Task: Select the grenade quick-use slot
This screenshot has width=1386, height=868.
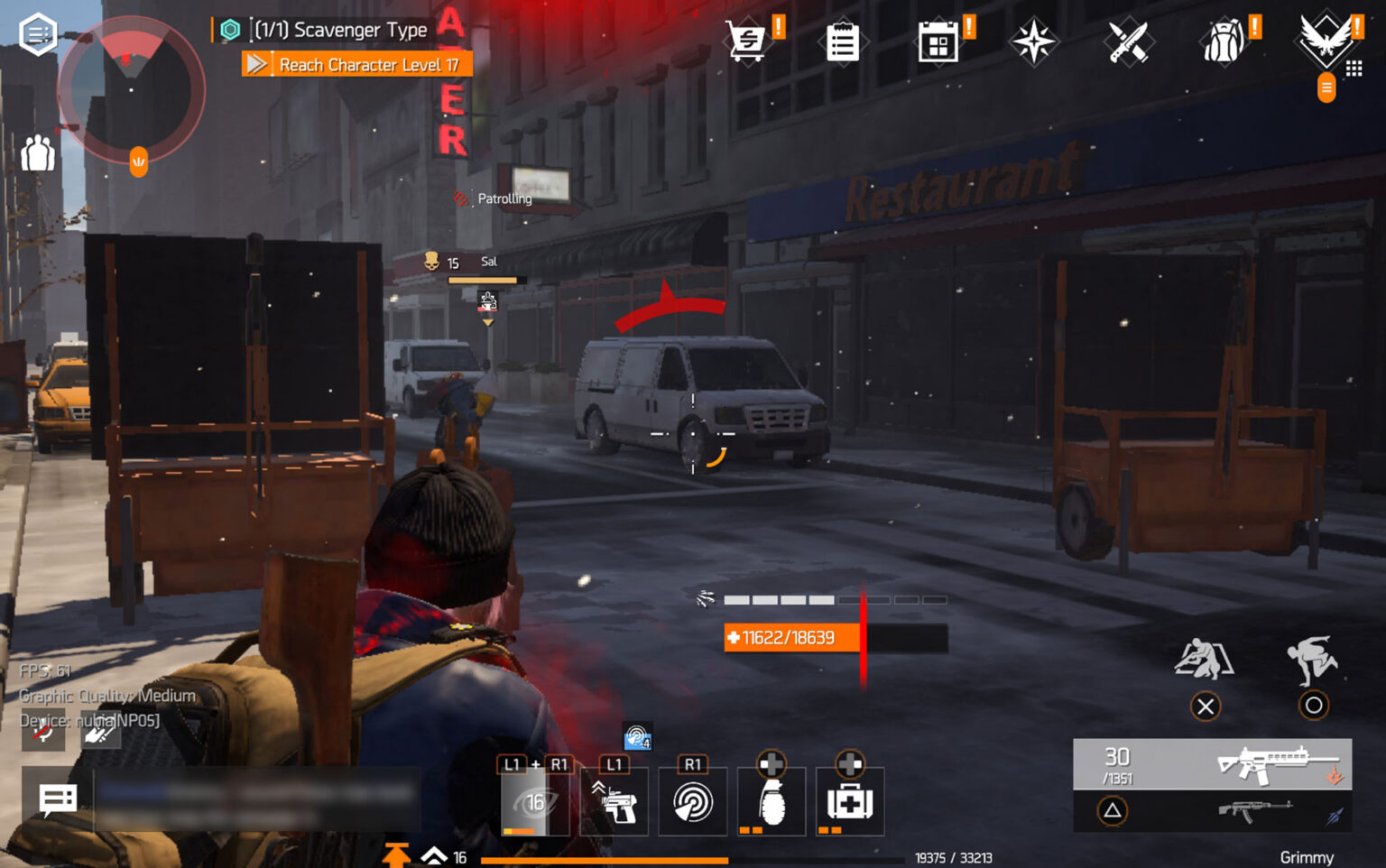Action: (772, 800)
